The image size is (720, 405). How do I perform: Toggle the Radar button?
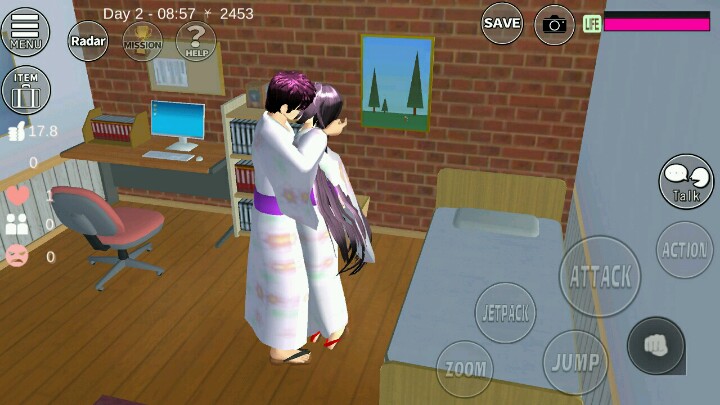click(x=88, y=41)
